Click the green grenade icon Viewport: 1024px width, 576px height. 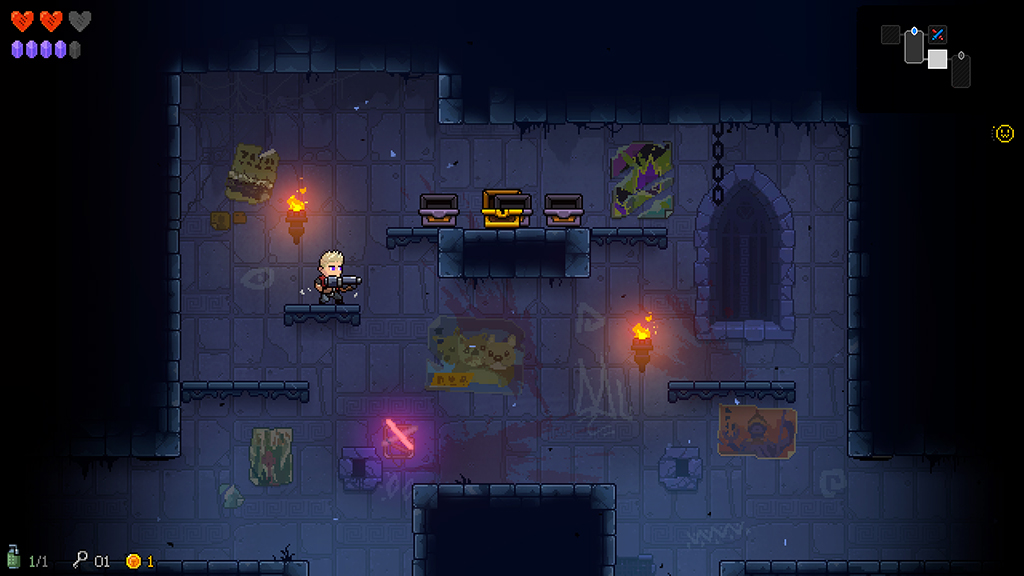pos(14,558)
